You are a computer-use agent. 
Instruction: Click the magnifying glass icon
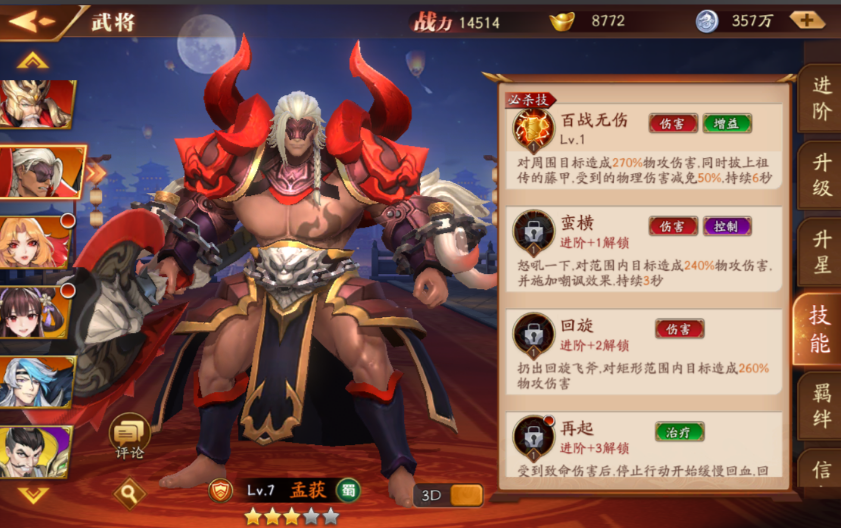129,492
